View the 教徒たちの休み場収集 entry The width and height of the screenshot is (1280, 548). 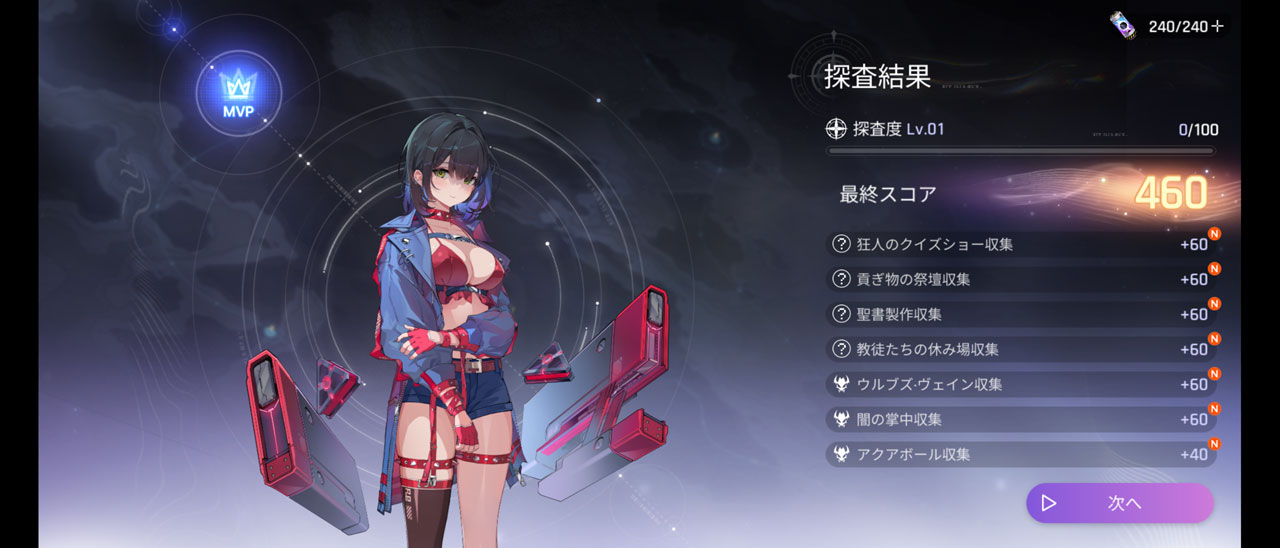1020,349
